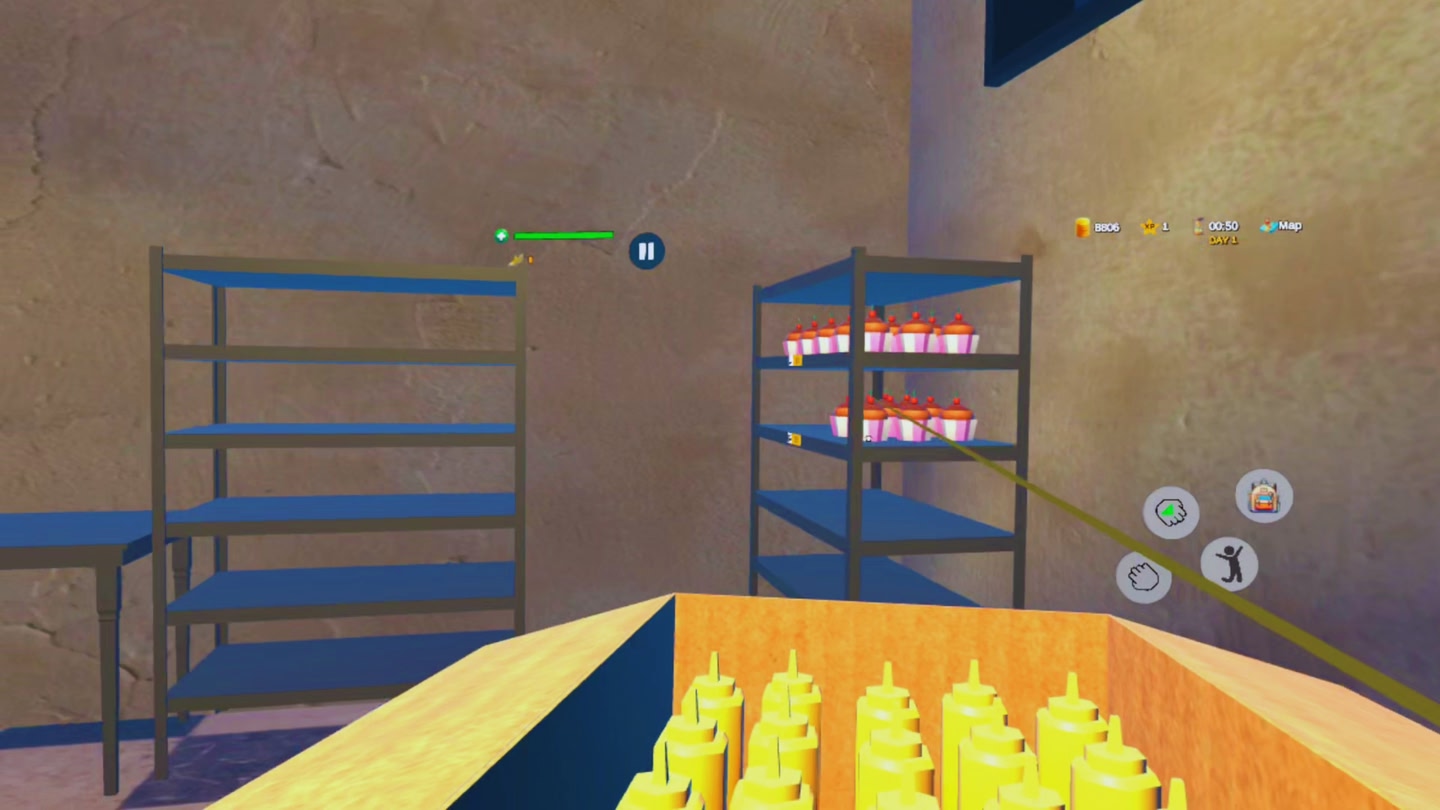This screenshot has width=1440, height=810.
Task: Tap the hourglass timer icon
Action: coord(1196,226)
